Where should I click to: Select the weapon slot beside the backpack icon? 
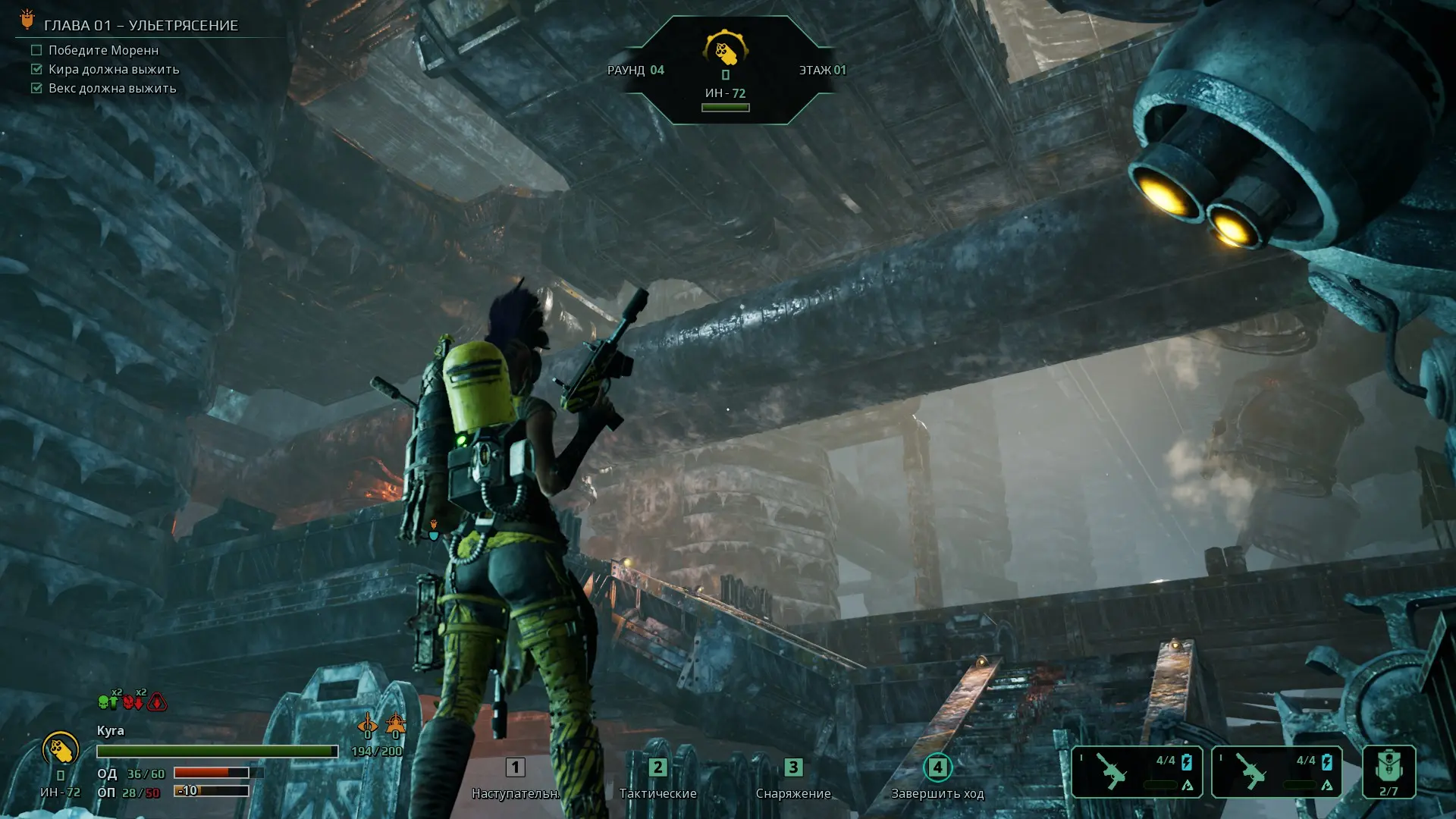click(1276, 771)
